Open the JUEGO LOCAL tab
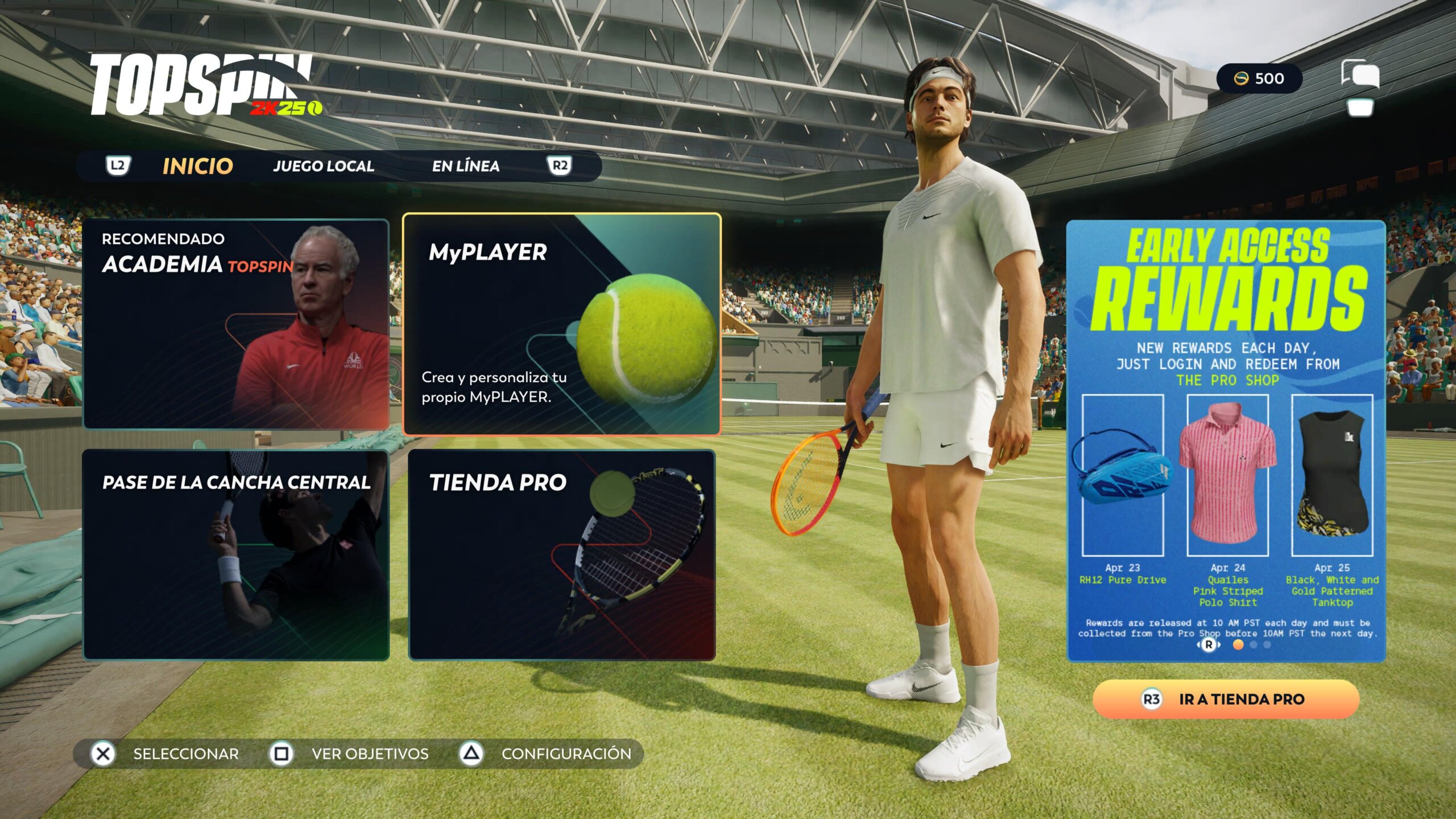1456x819 pixels. coord(324,166)
